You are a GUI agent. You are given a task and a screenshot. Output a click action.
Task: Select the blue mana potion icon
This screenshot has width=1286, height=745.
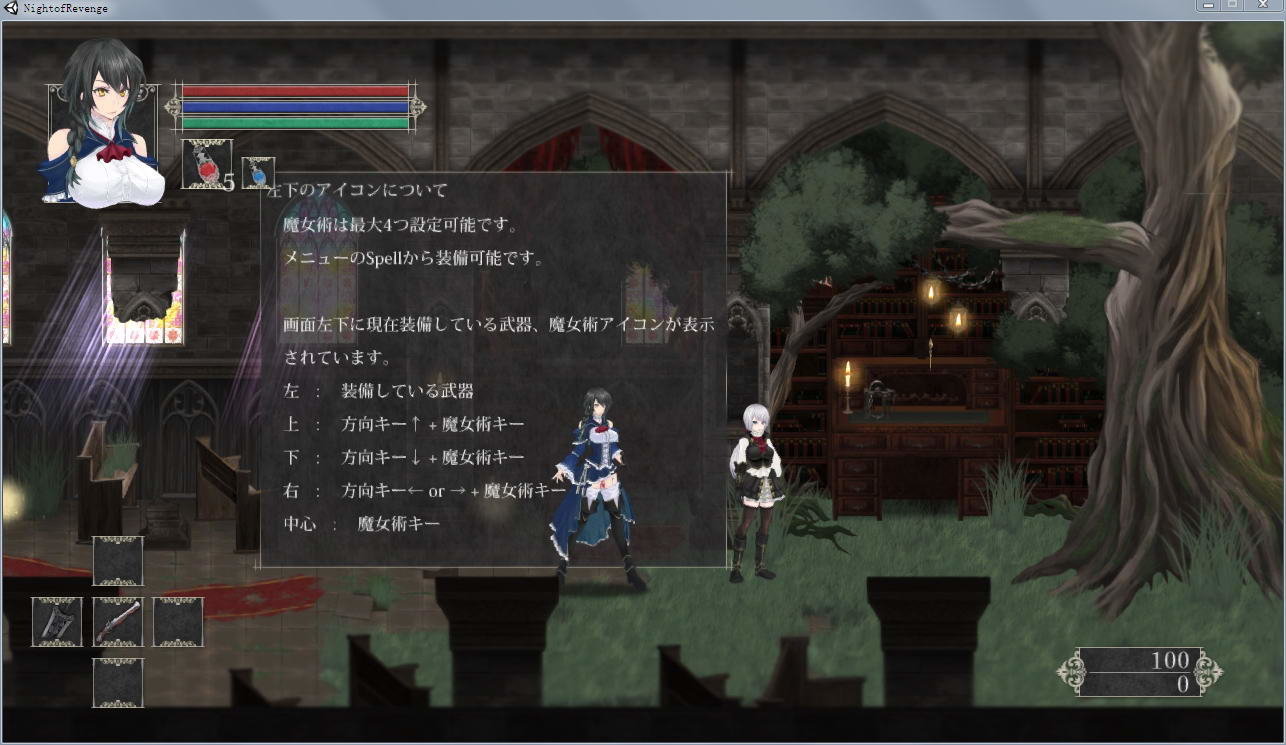(x=257, y=172)
